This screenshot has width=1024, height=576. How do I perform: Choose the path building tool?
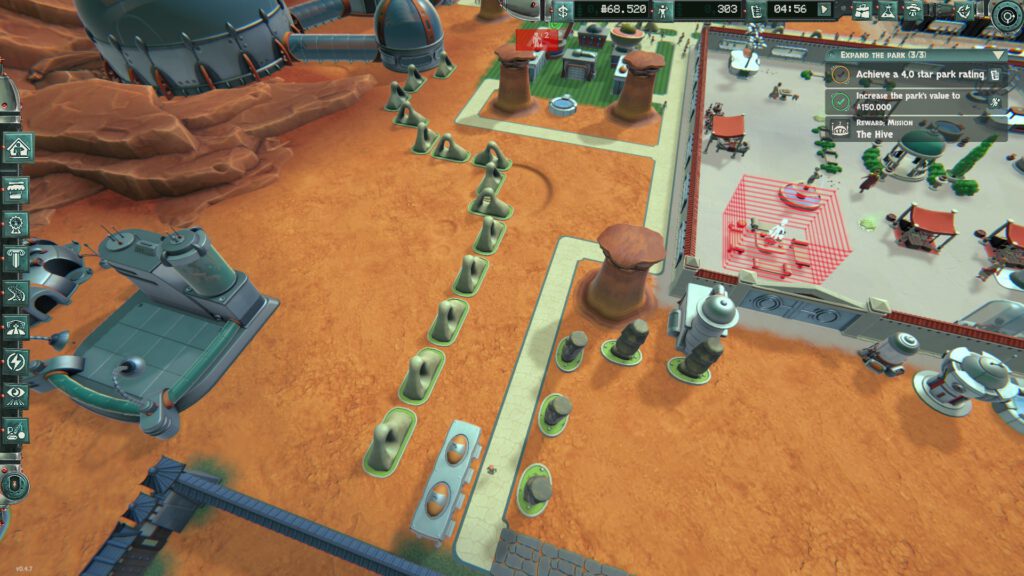(17, 293)
